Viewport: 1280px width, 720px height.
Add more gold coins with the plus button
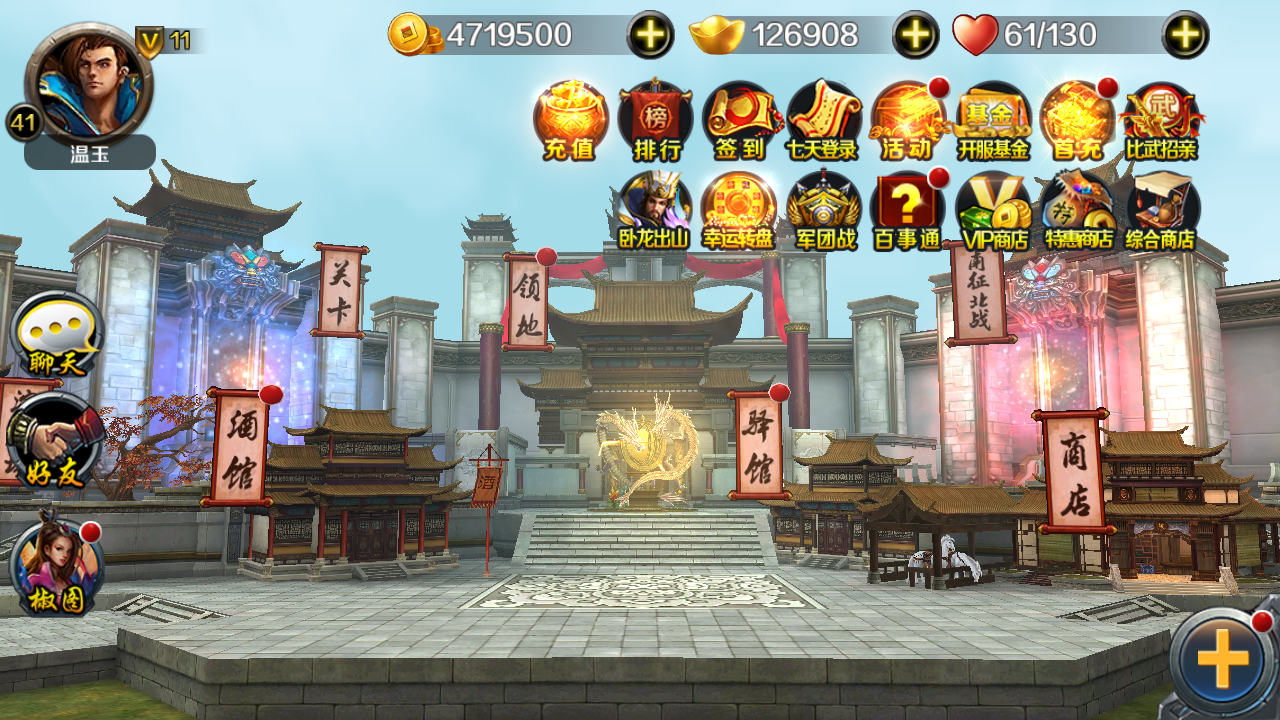point(650,35)
